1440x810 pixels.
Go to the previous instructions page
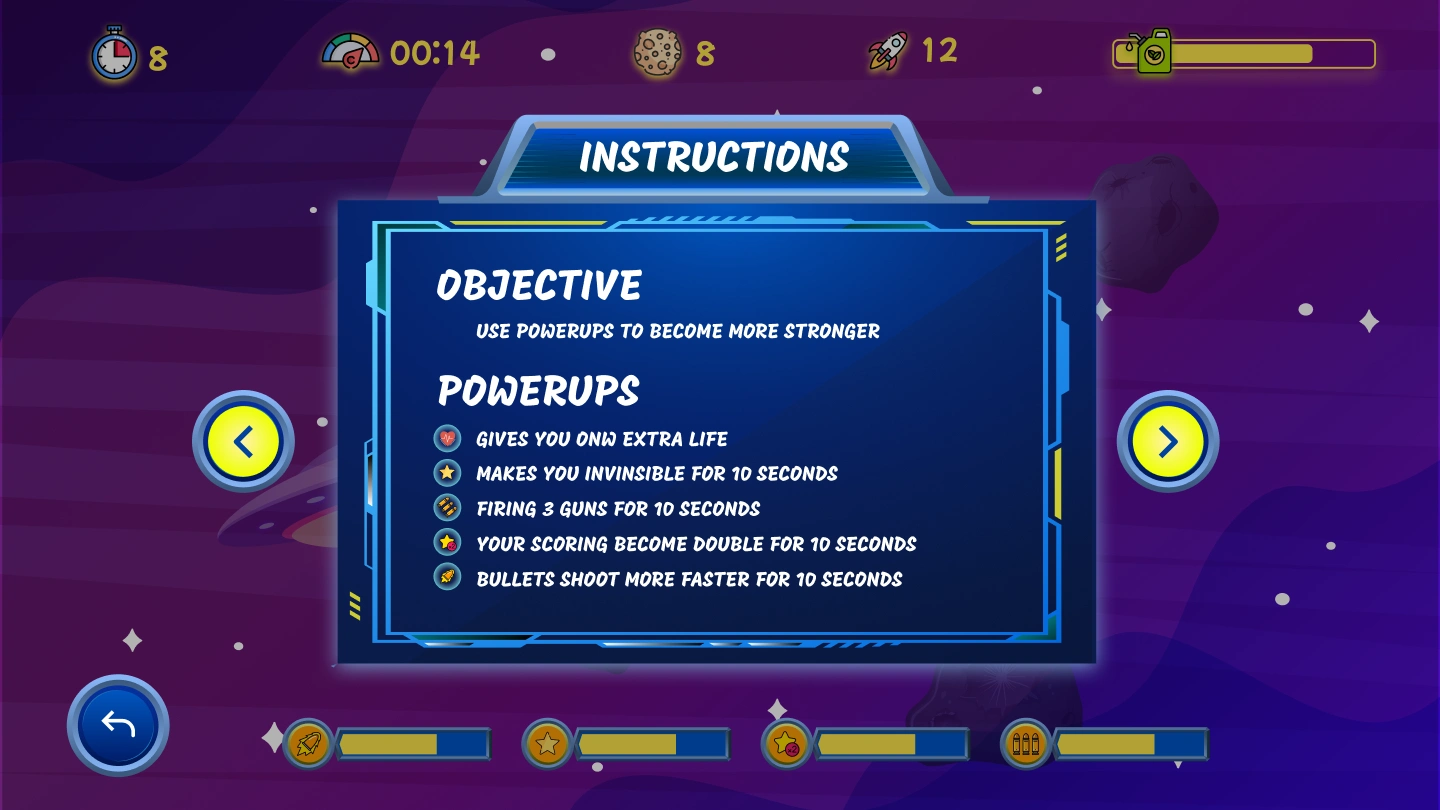[243, 441]
